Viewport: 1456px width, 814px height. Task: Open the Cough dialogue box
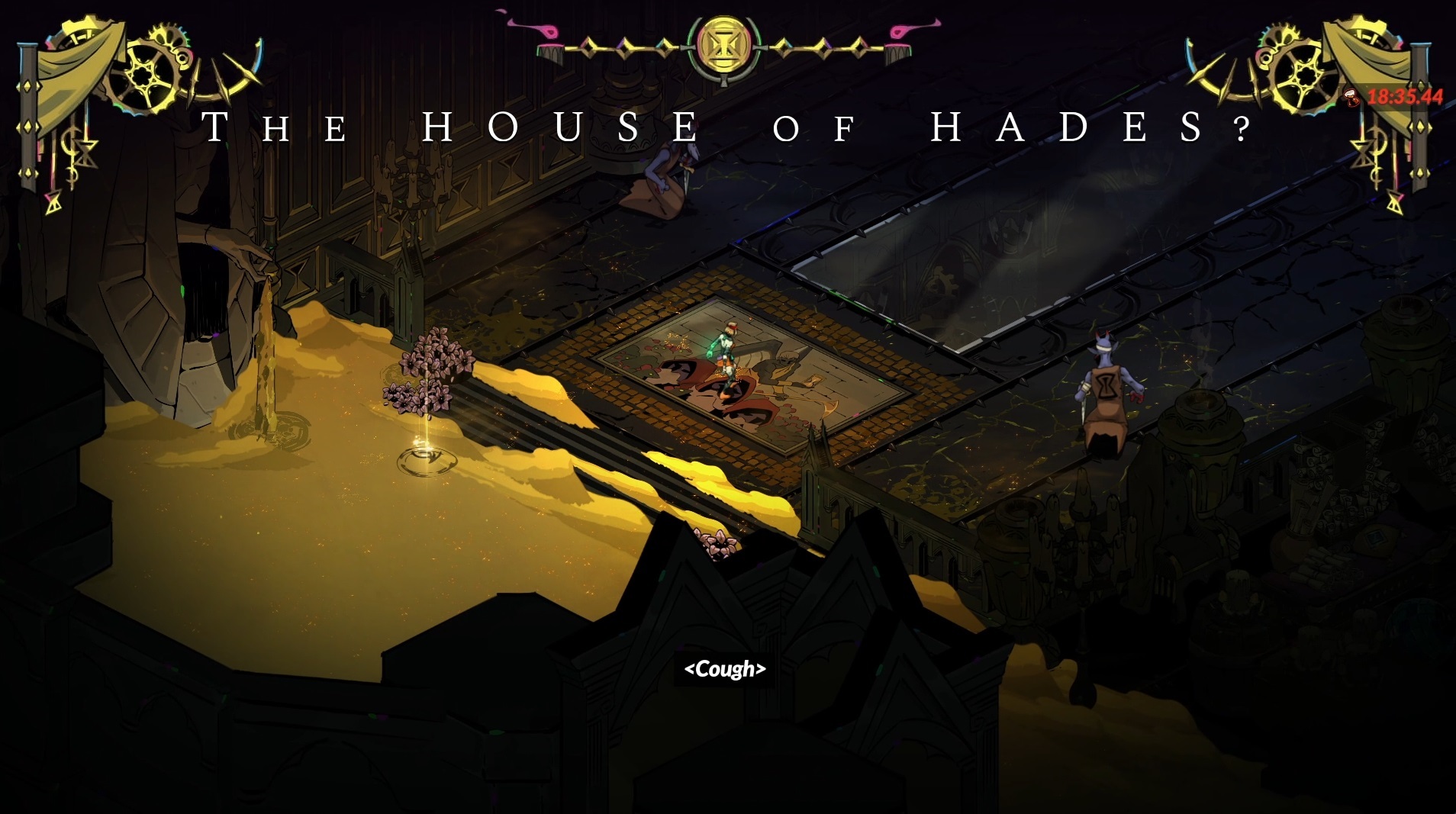pyautogui.click(x=725, y=670)
